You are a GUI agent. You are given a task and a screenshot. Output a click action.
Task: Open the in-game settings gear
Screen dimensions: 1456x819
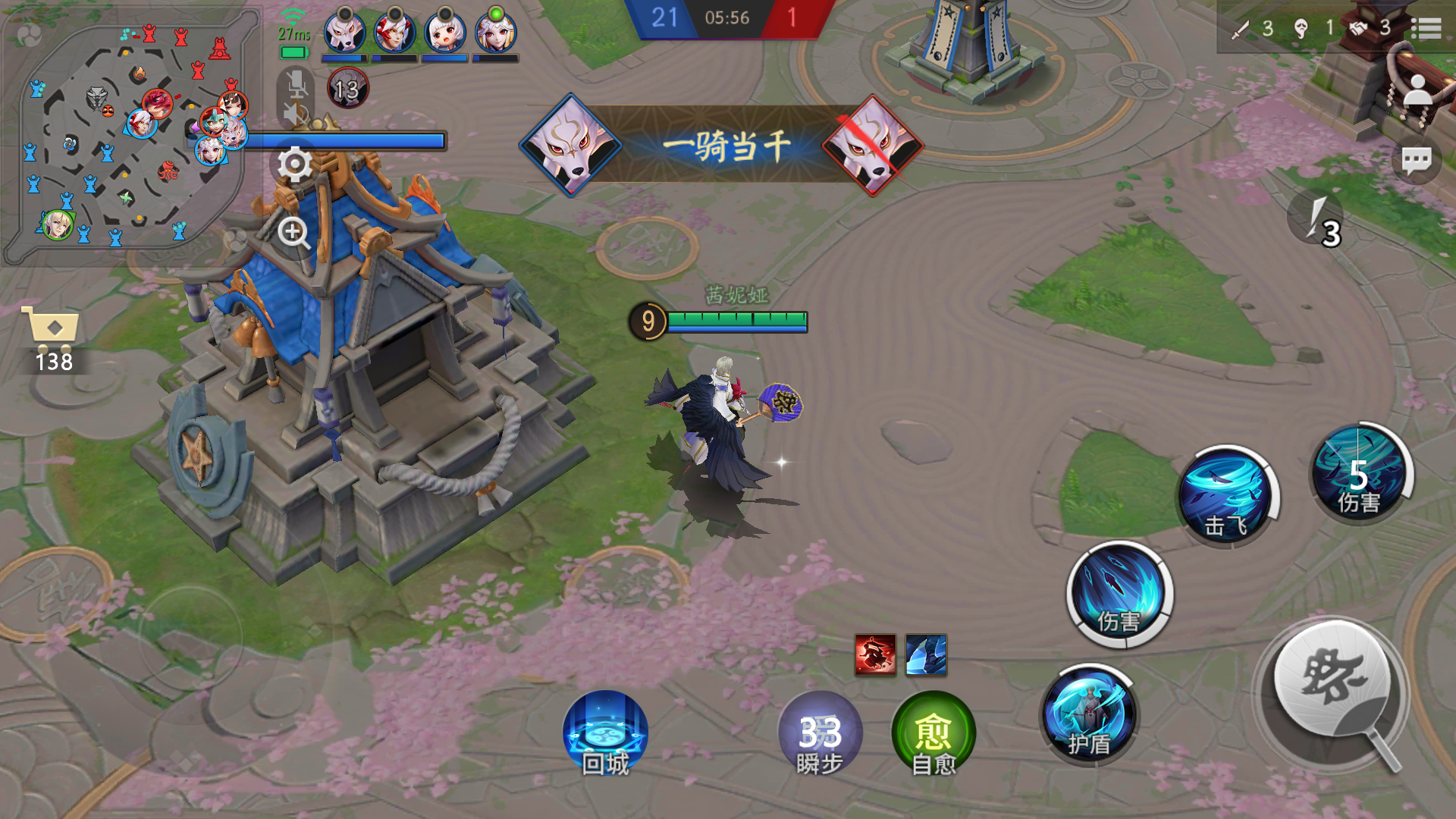click(294, 164)
